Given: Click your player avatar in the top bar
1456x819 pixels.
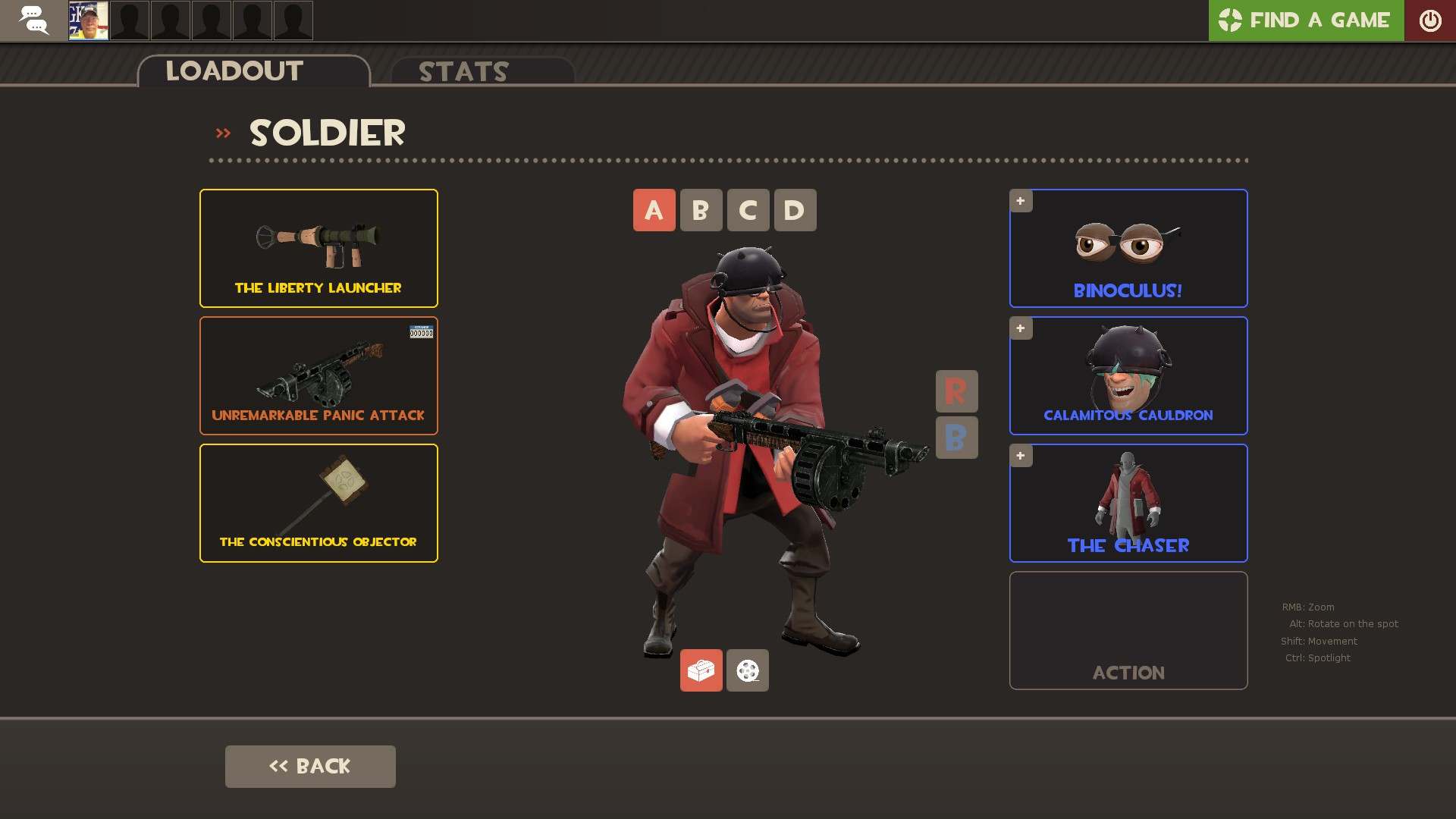Looking at the screenshot, I should [87, 20].
